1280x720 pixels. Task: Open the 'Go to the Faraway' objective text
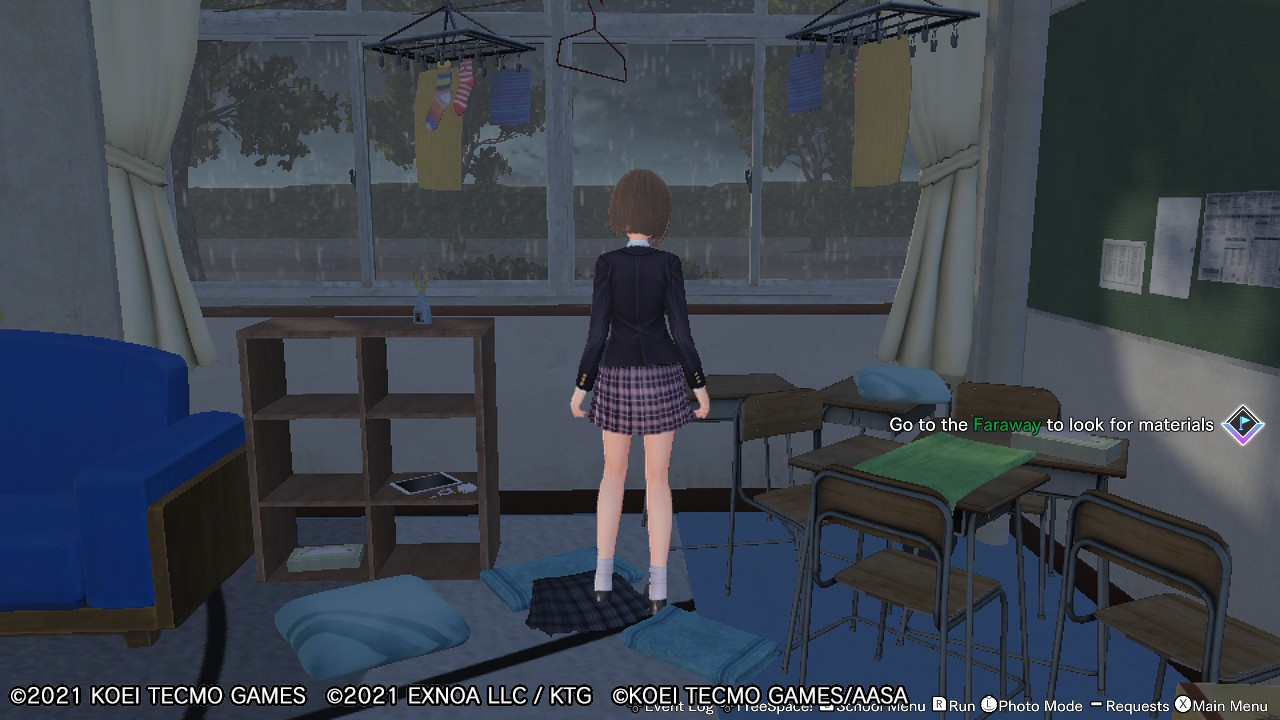click(1050, 425)
